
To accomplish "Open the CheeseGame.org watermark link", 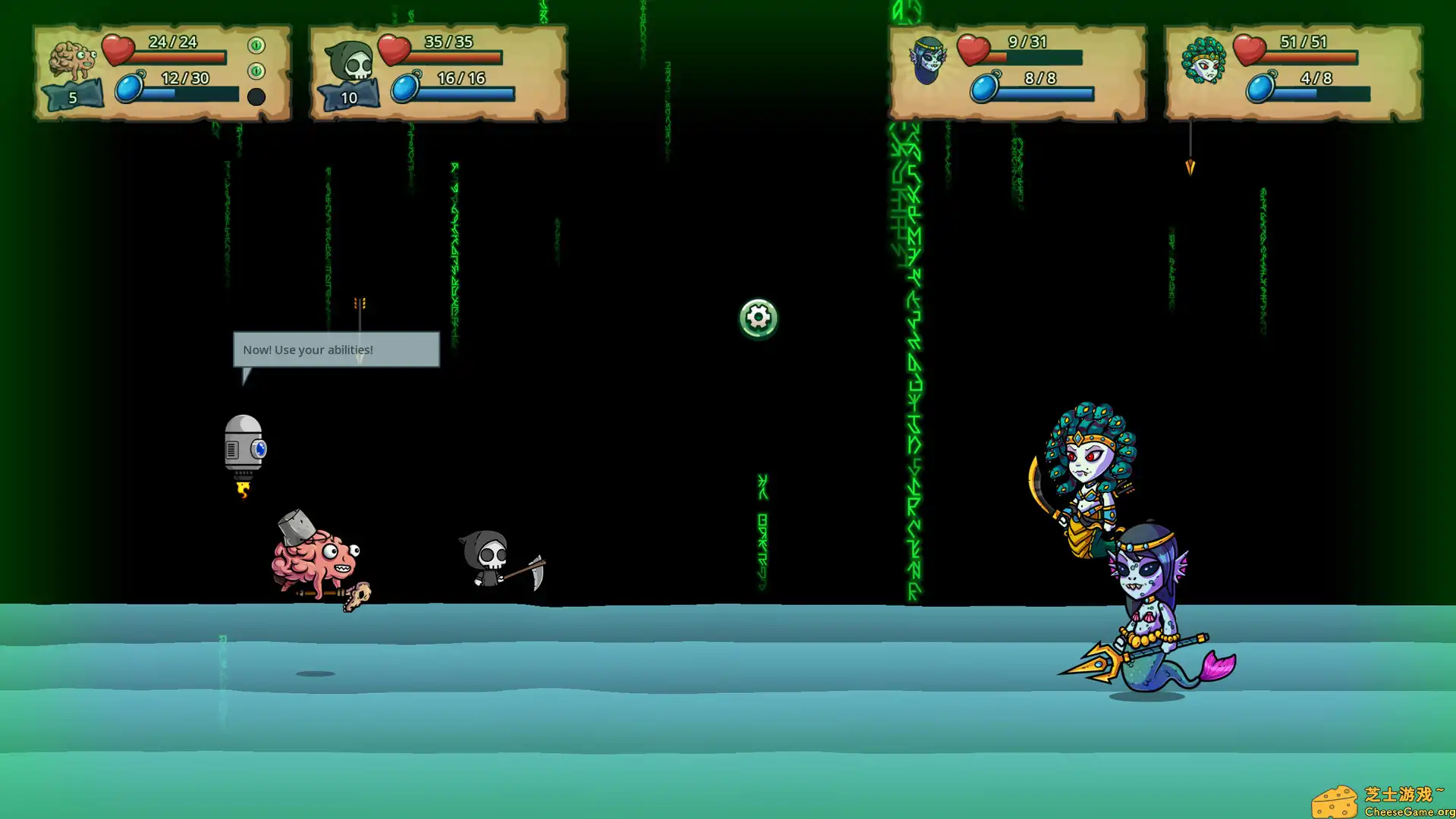I will tap(1382, 802).
